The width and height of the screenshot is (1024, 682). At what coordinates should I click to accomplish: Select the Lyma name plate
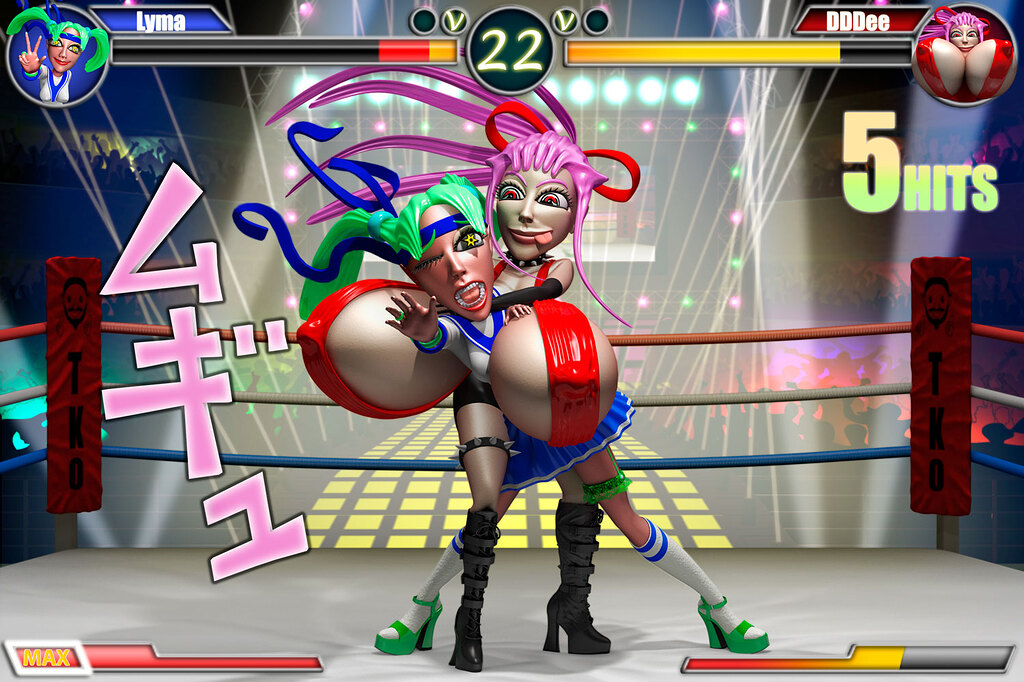[x=161, y=21]
